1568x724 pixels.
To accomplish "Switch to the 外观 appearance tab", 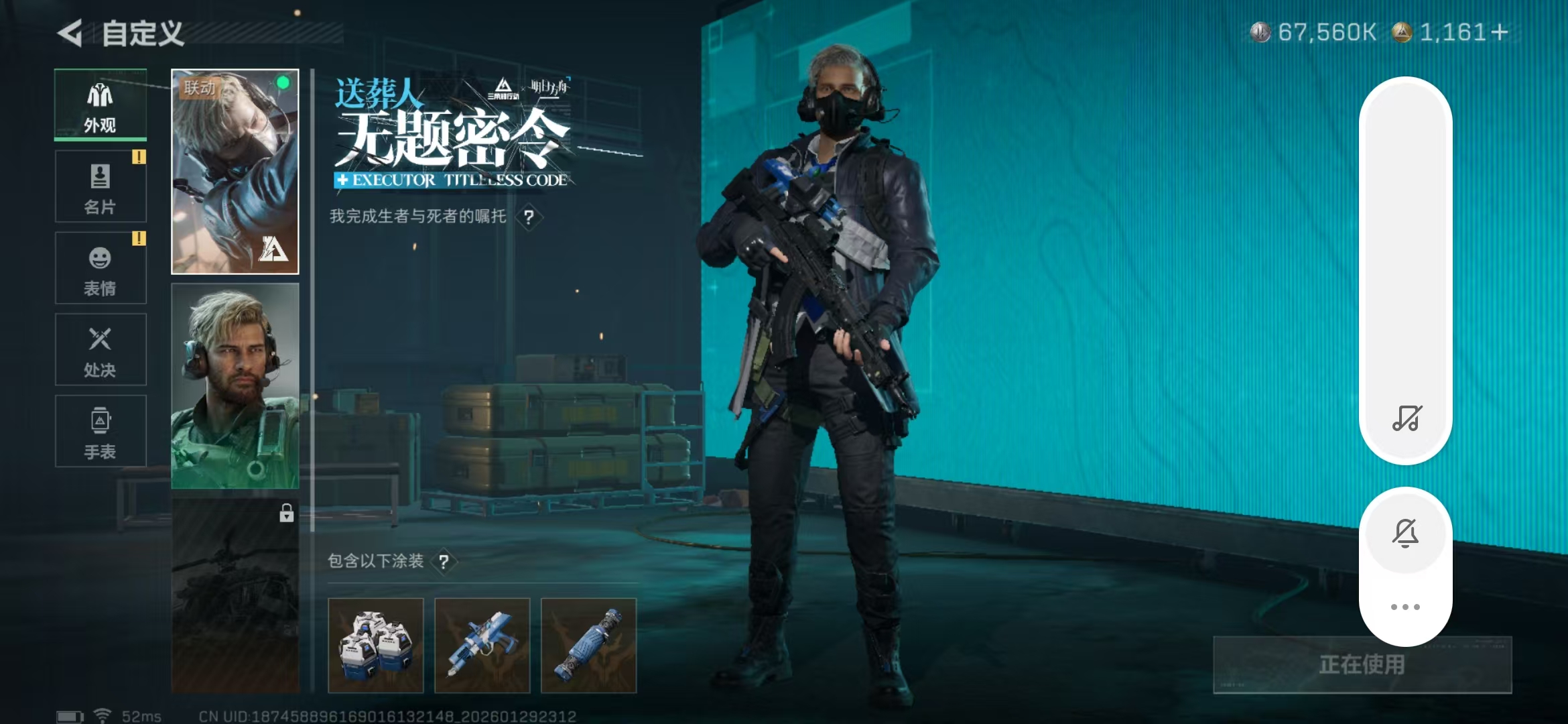I will click(100, 104).
